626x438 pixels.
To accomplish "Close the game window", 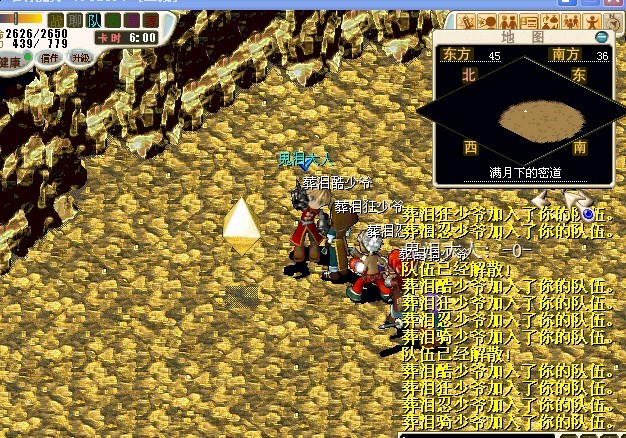I will pyautogui.click(x=615, y=5).
